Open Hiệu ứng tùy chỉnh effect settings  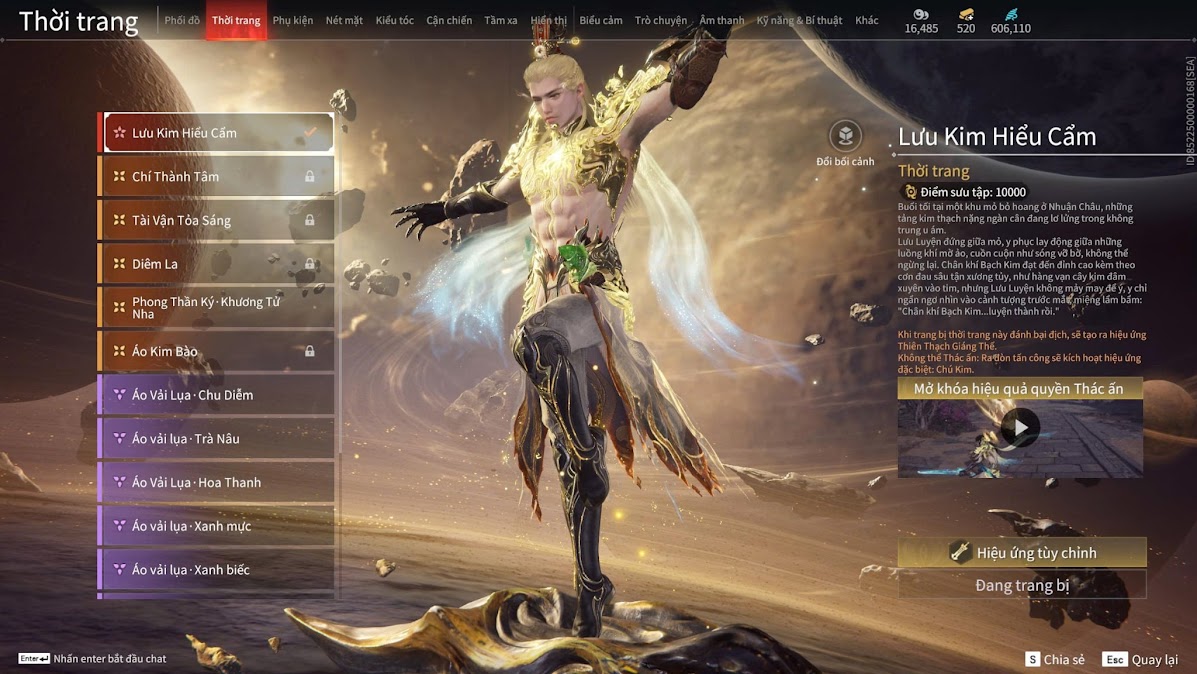pos(1022,552)
